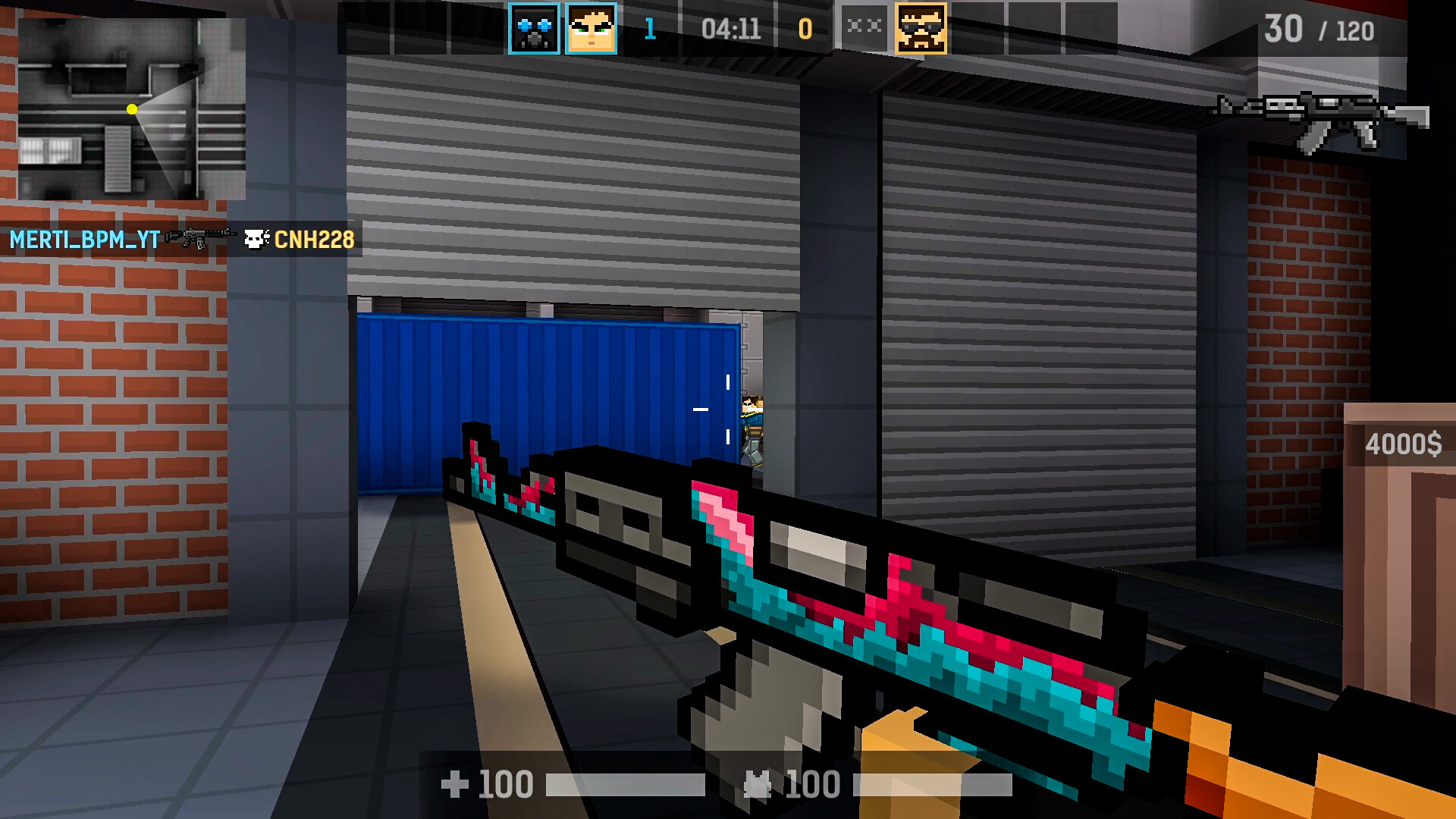The image size is (1456, 819).
Task: Click the blue-bordered player face avatar
Action: click(590, 28)
